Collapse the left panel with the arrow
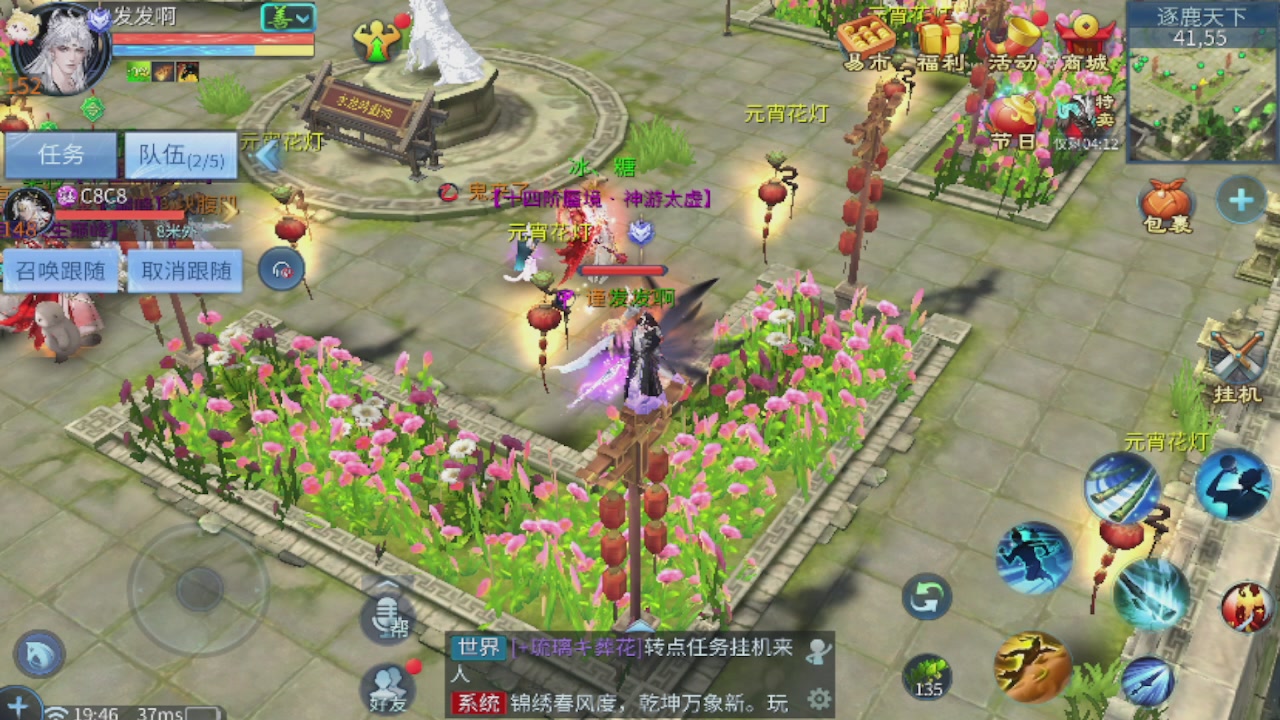The image size is (1280, 720). [268, 156]
